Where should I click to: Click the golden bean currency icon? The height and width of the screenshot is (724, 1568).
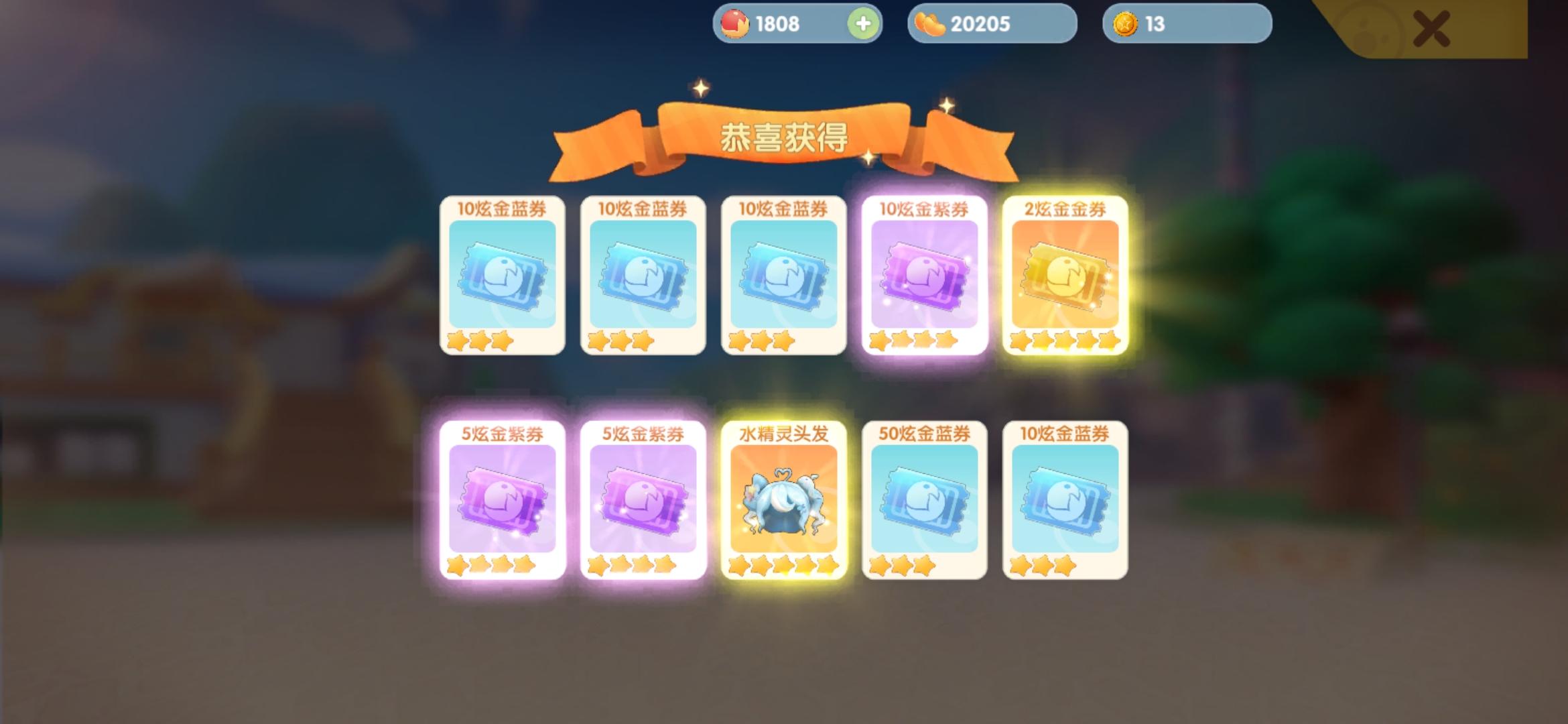pyautogui.click(x=931, y=25)
